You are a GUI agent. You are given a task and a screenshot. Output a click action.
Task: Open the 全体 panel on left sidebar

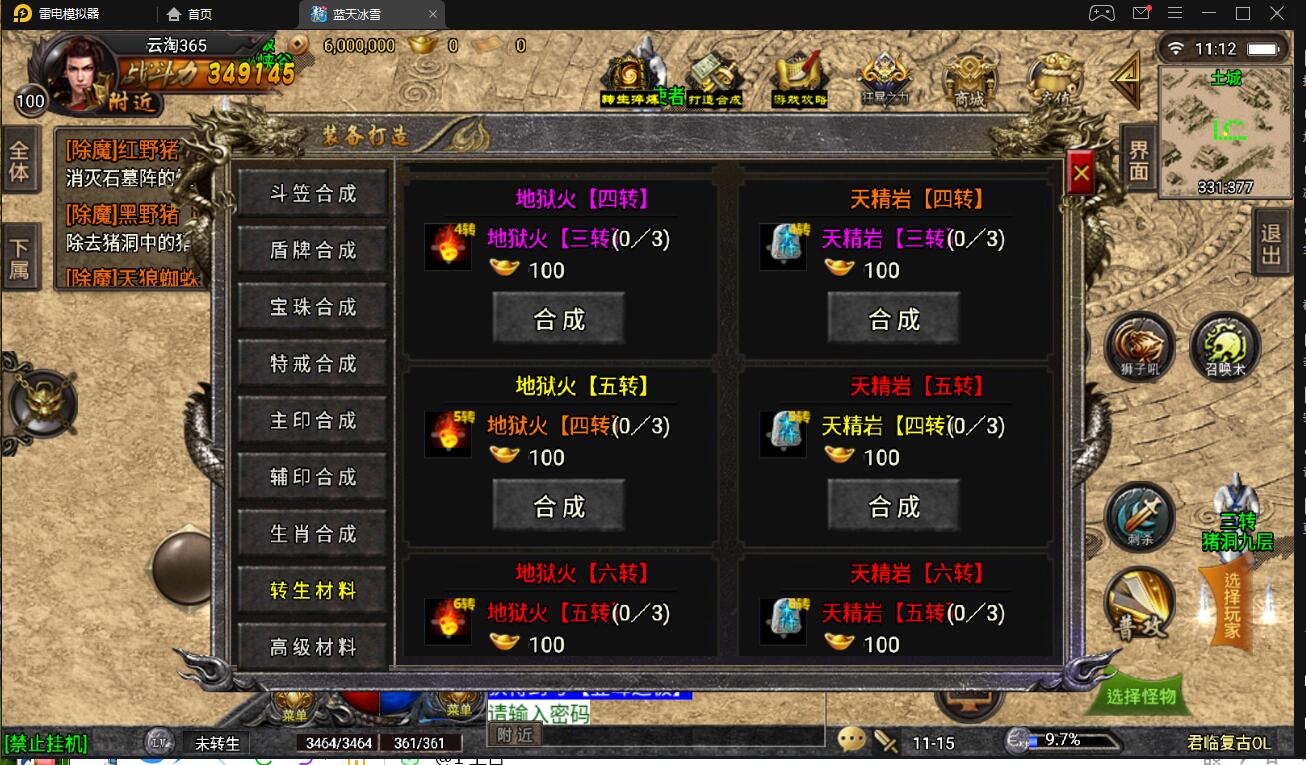click(20, 160)
